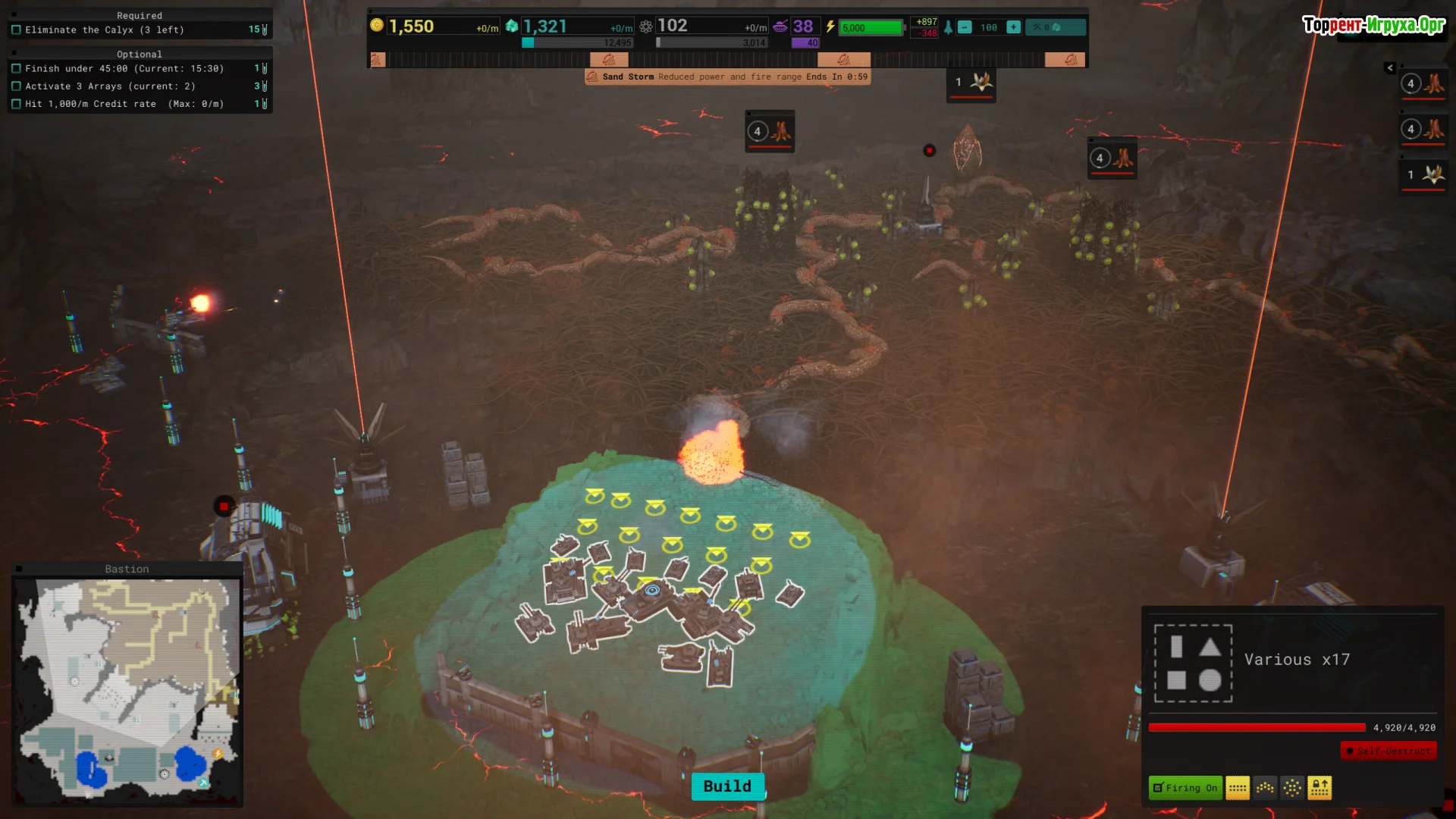Click the teal tools button on resource bar
Screen dimensions: 1456x819
1055,27
